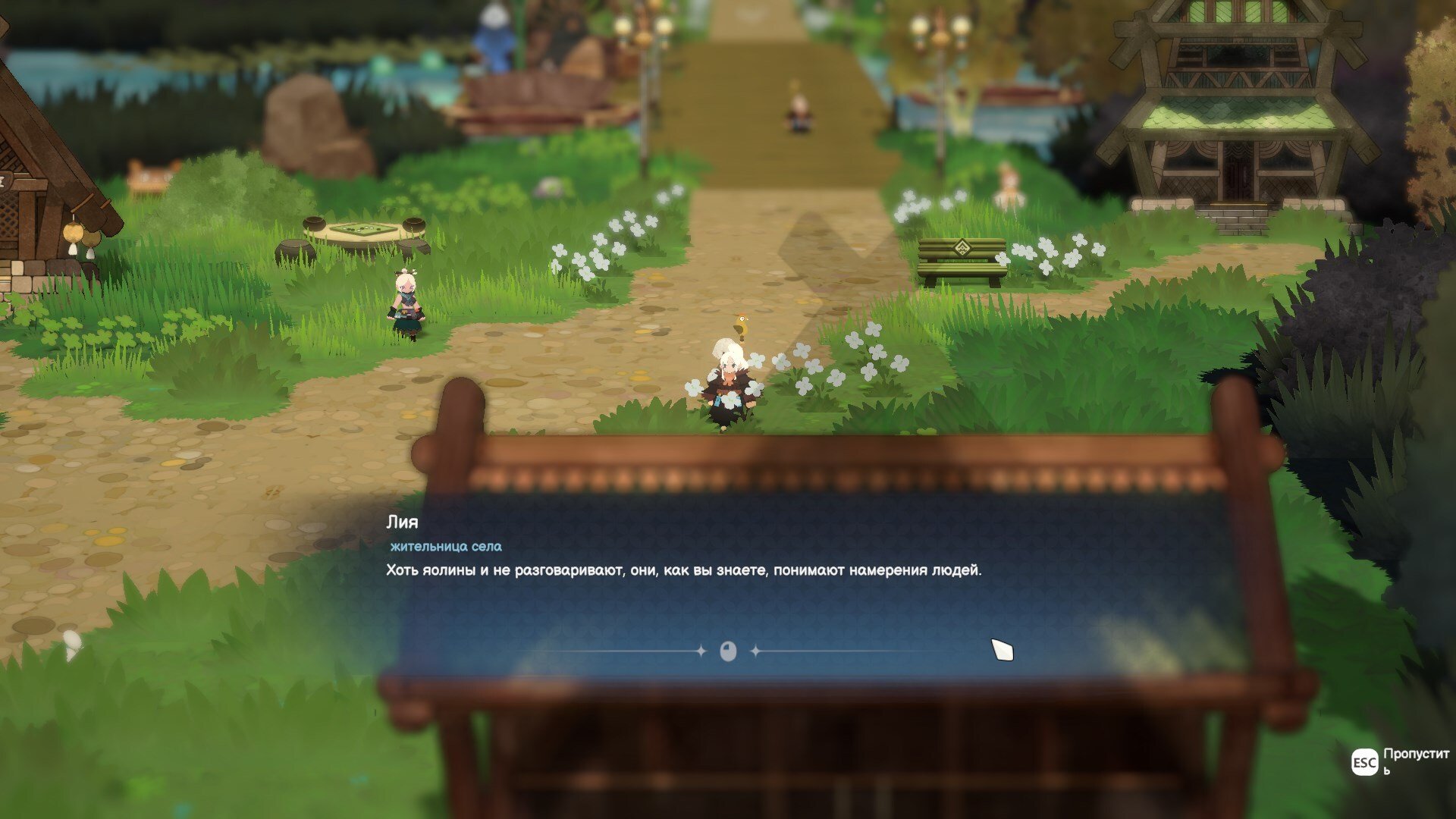Viewport: 1456px width, 819px height.
Task: Advance the dialogue via the mouse continue icon
Action: tap(728, 651)
